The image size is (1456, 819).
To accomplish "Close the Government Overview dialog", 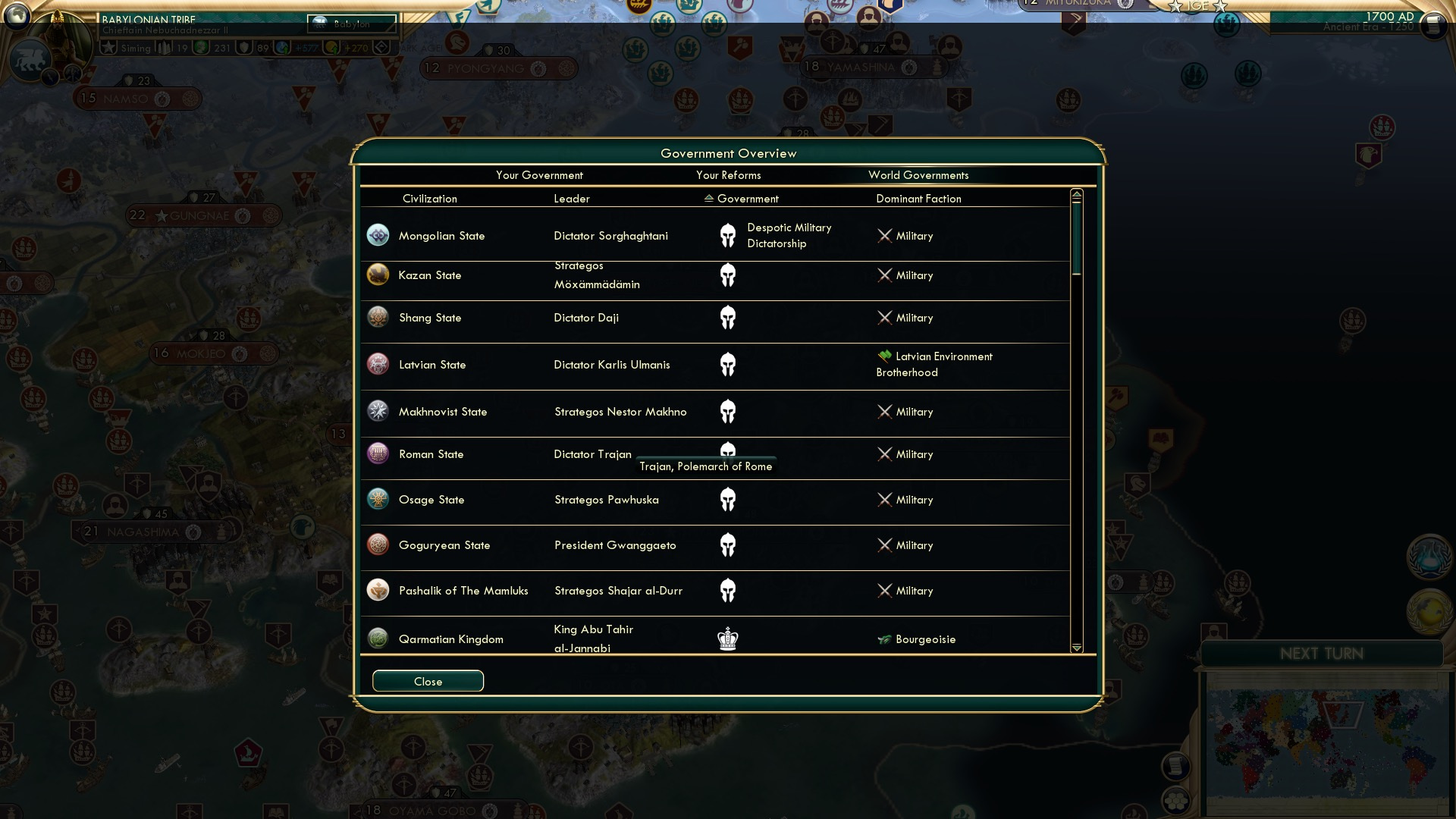I will click(428, 681).
